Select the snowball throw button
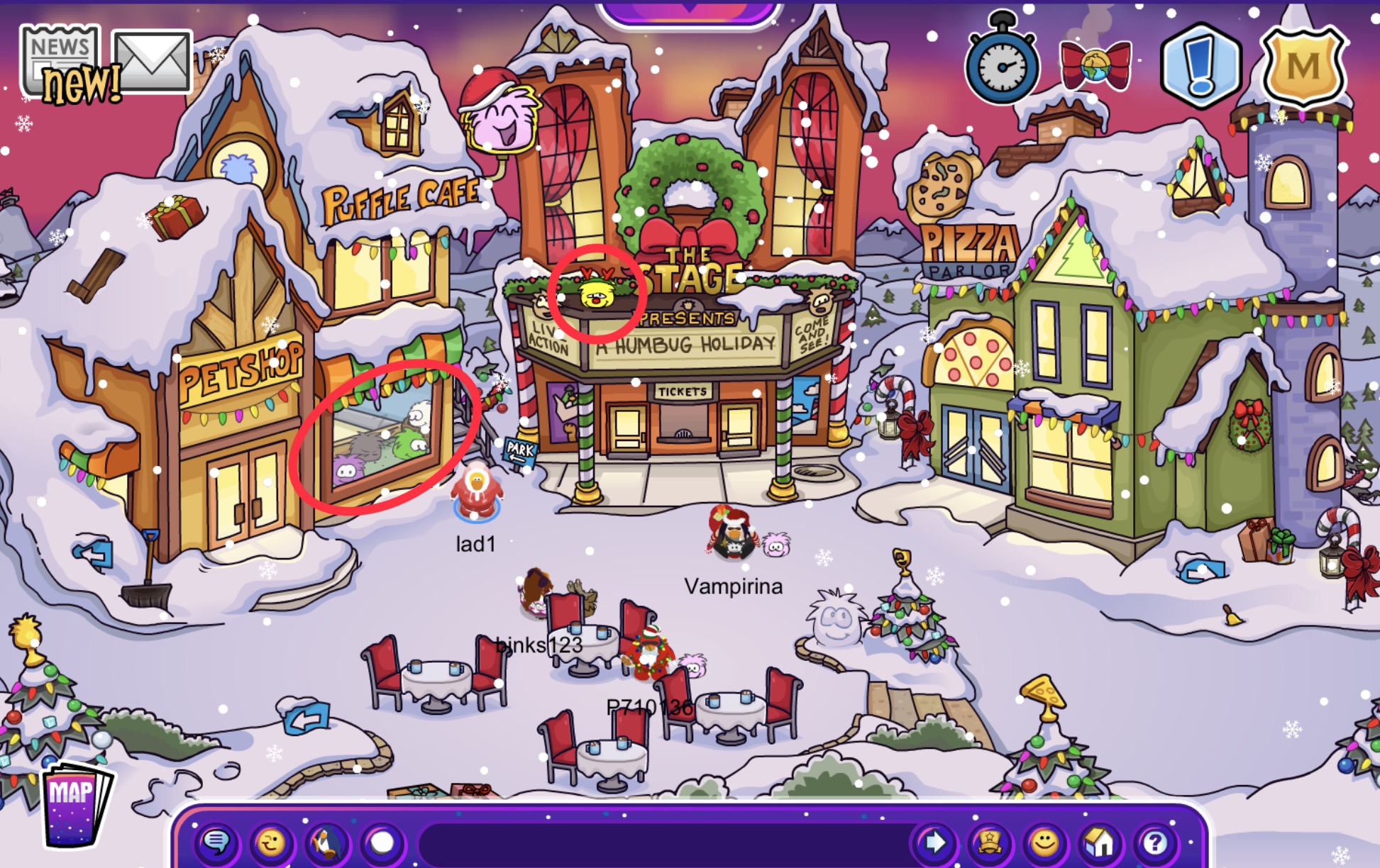Image resolution: width=1380 pixels, height=868 pixels. [382, 842]
